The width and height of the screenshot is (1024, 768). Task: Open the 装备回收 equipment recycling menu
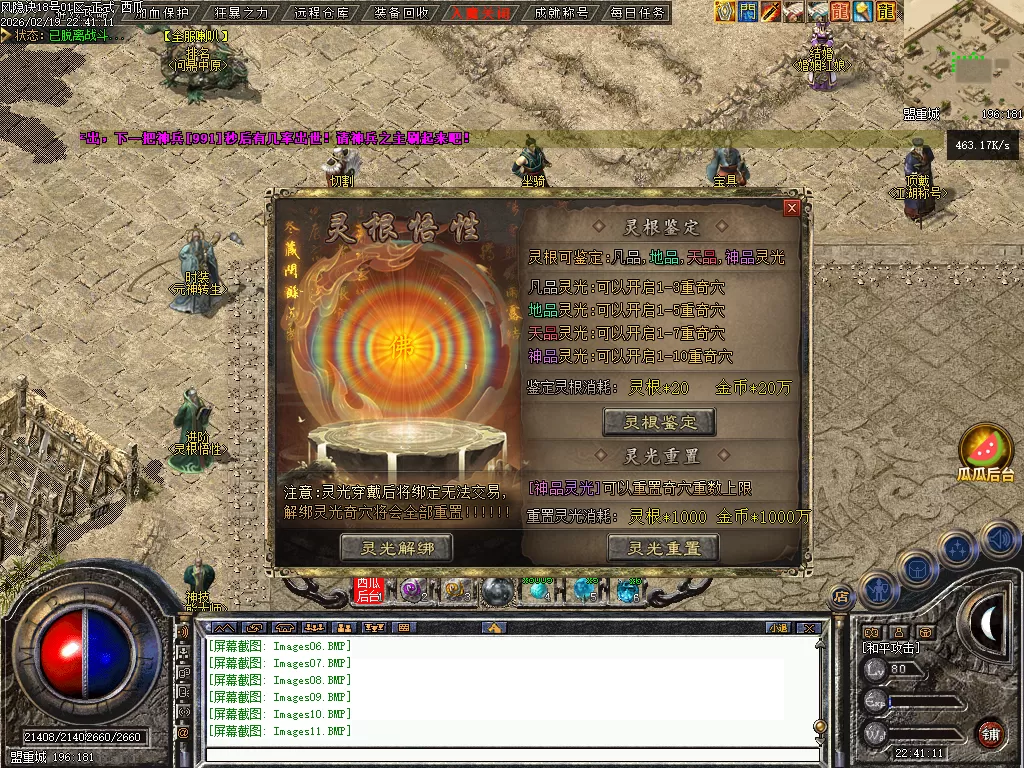point(402,13)
